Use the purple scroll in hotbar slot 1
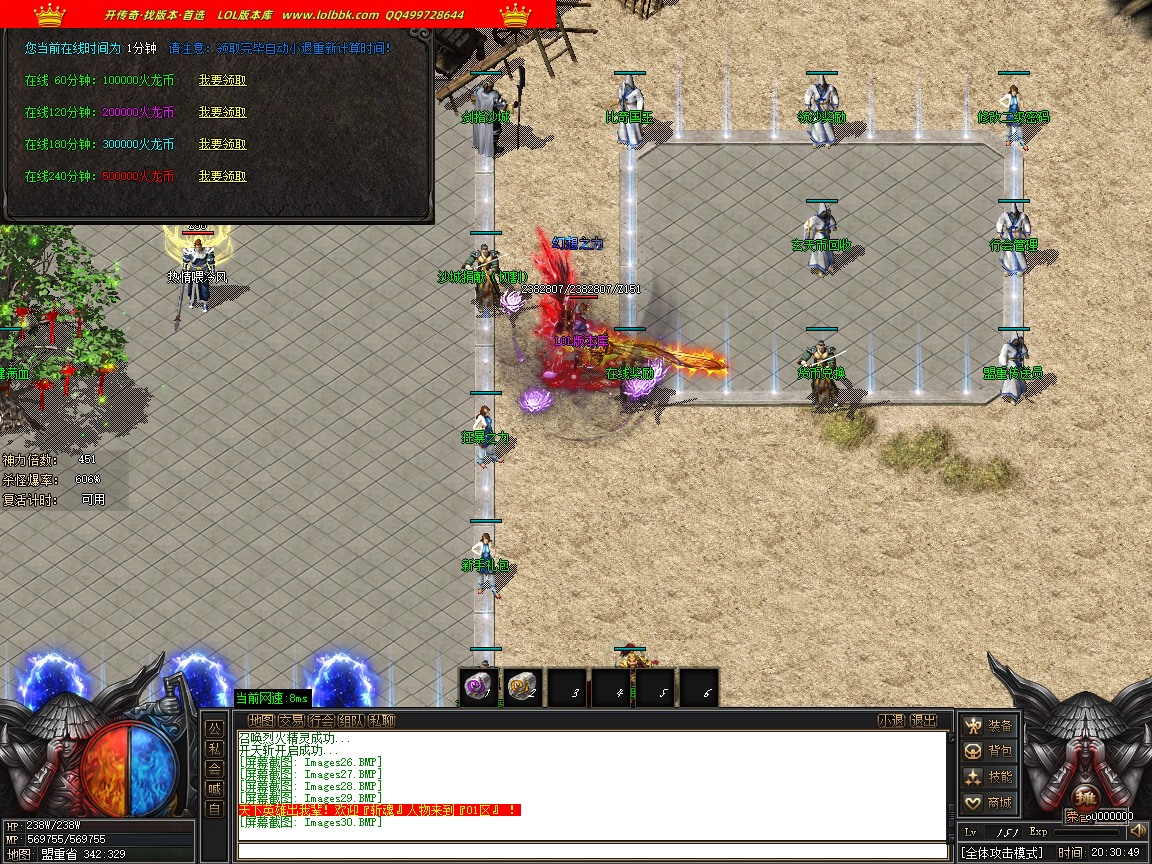The height and width of the screenshot is (864, 1152). (479, 688)
